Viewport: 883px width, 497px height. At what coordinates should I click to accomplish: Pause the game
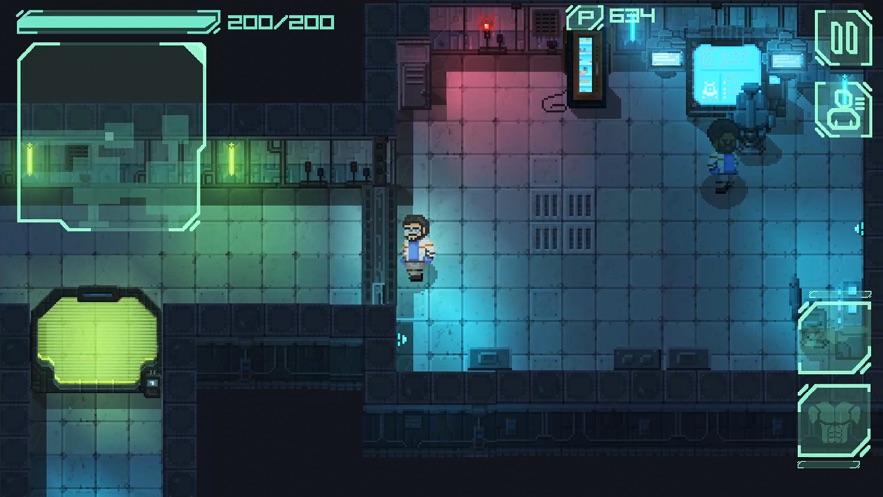(x=843, y=38)
